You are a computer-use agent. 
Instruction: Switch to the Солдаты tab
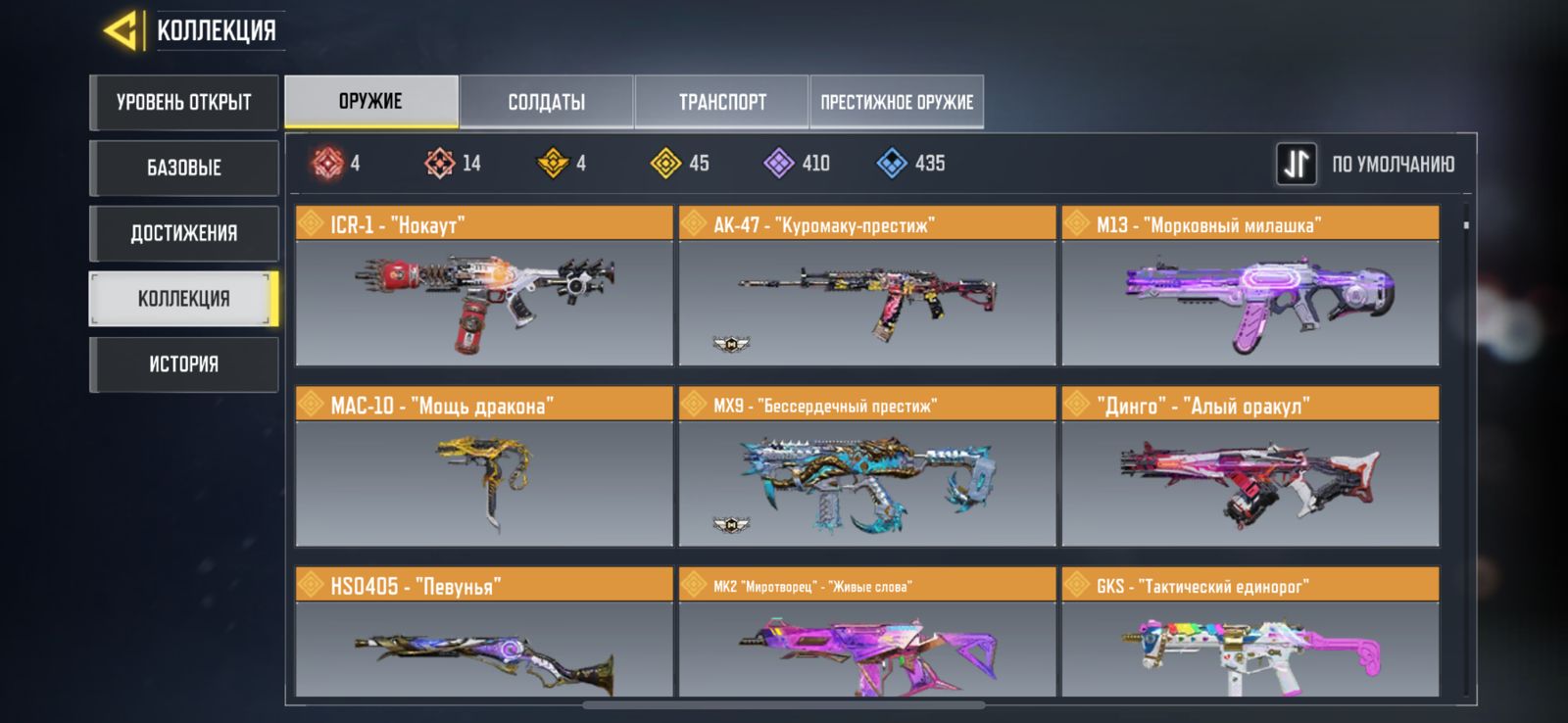tap(547, 102)
